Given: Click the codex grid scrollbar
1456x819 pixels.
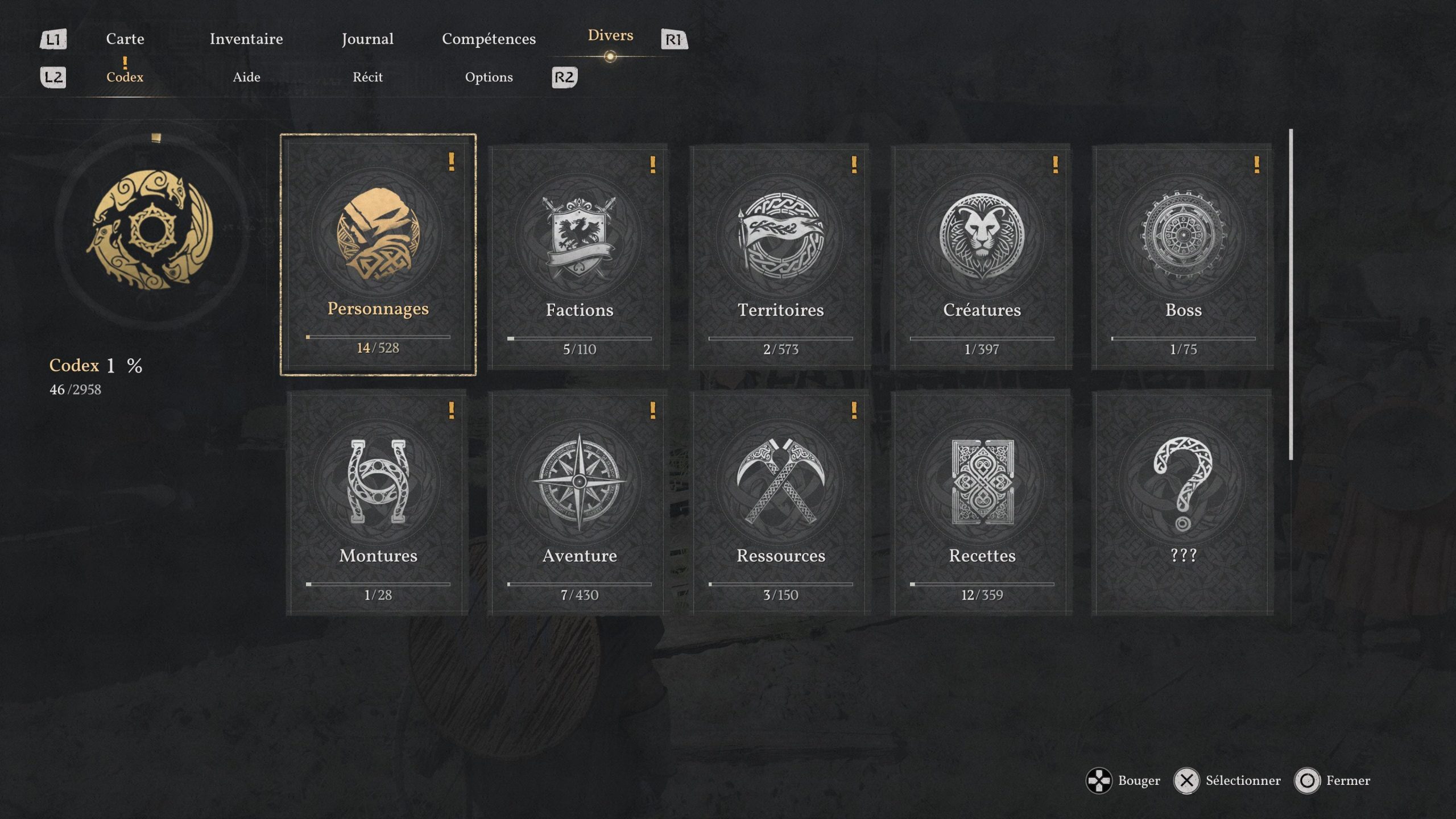Looking at the screenshot, I should pyautogui.click(x=1290, y=295).
